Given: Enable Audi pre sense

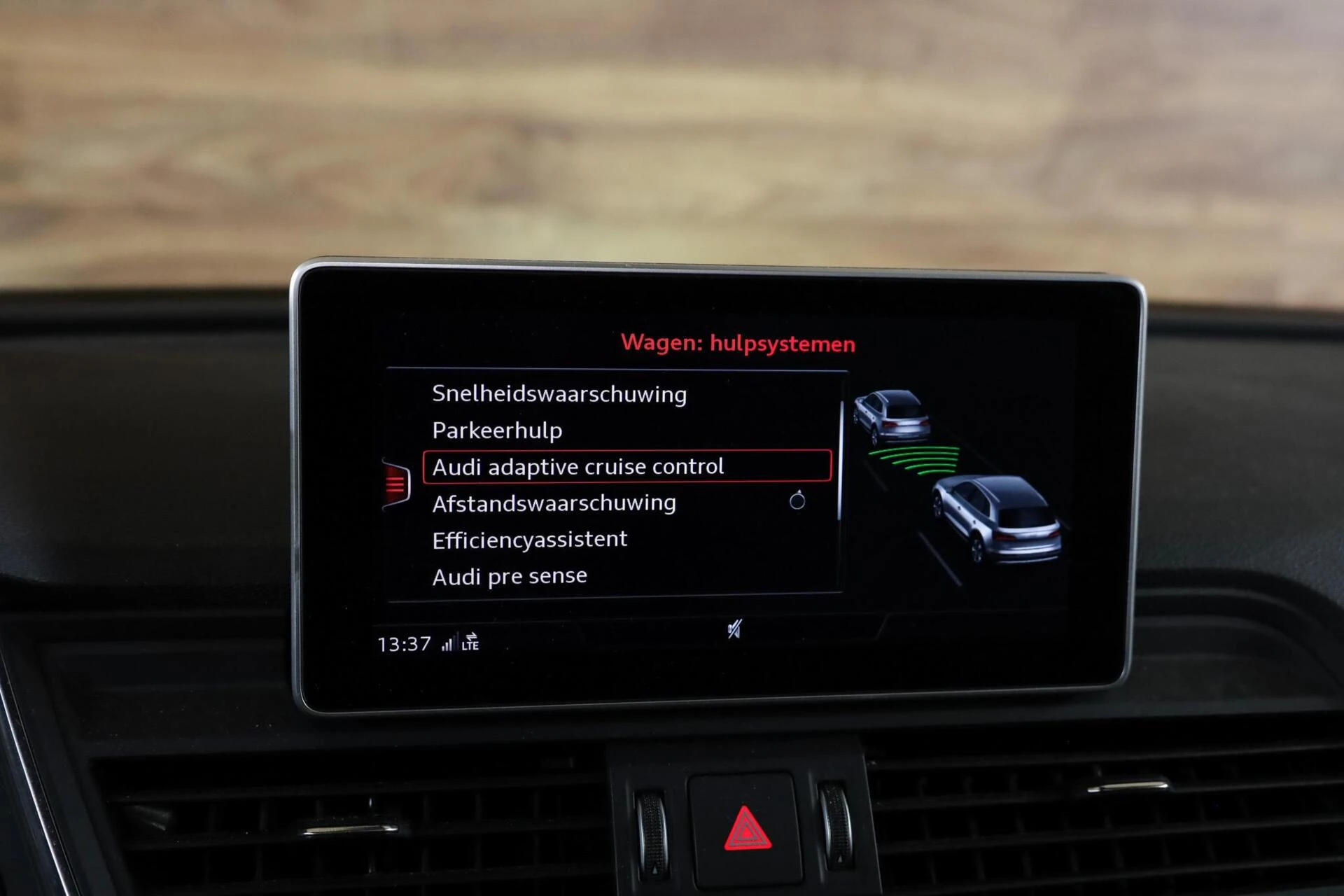Looking at the screenshot, I should 510,575.
